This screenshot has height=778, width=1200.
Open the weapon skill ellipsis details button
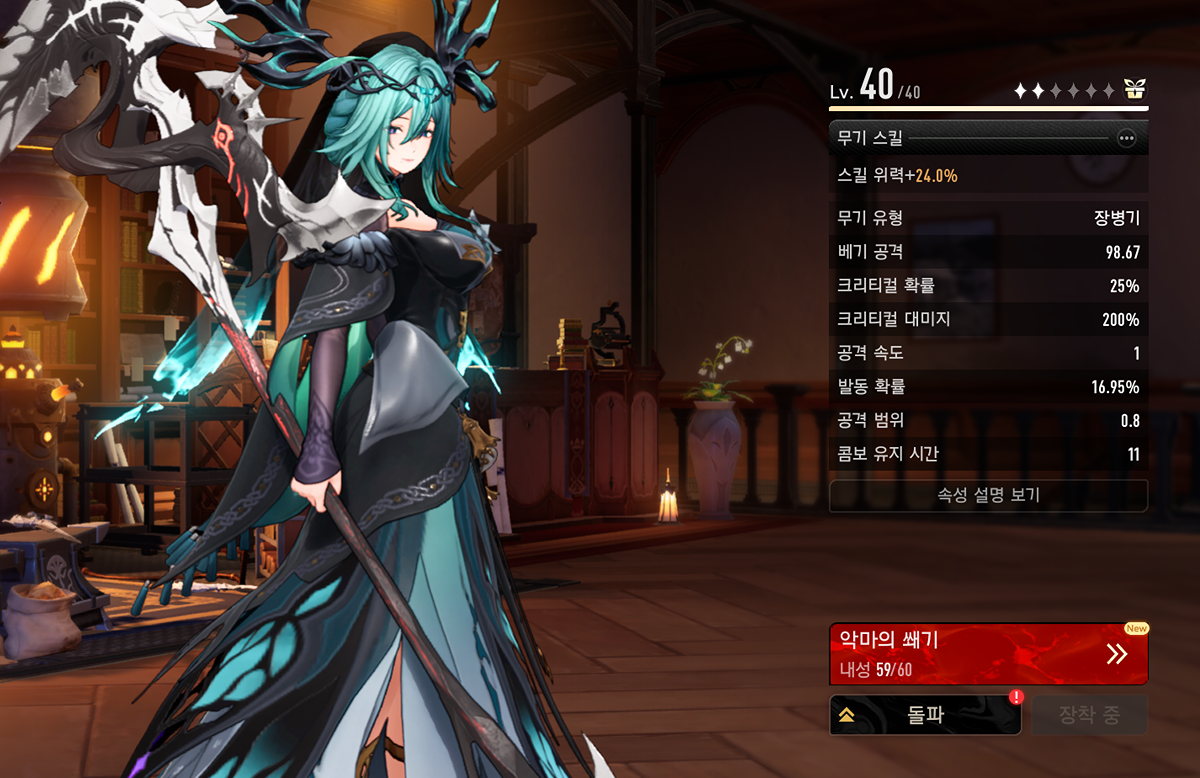pyautogui.click(x=1127, y=139)
